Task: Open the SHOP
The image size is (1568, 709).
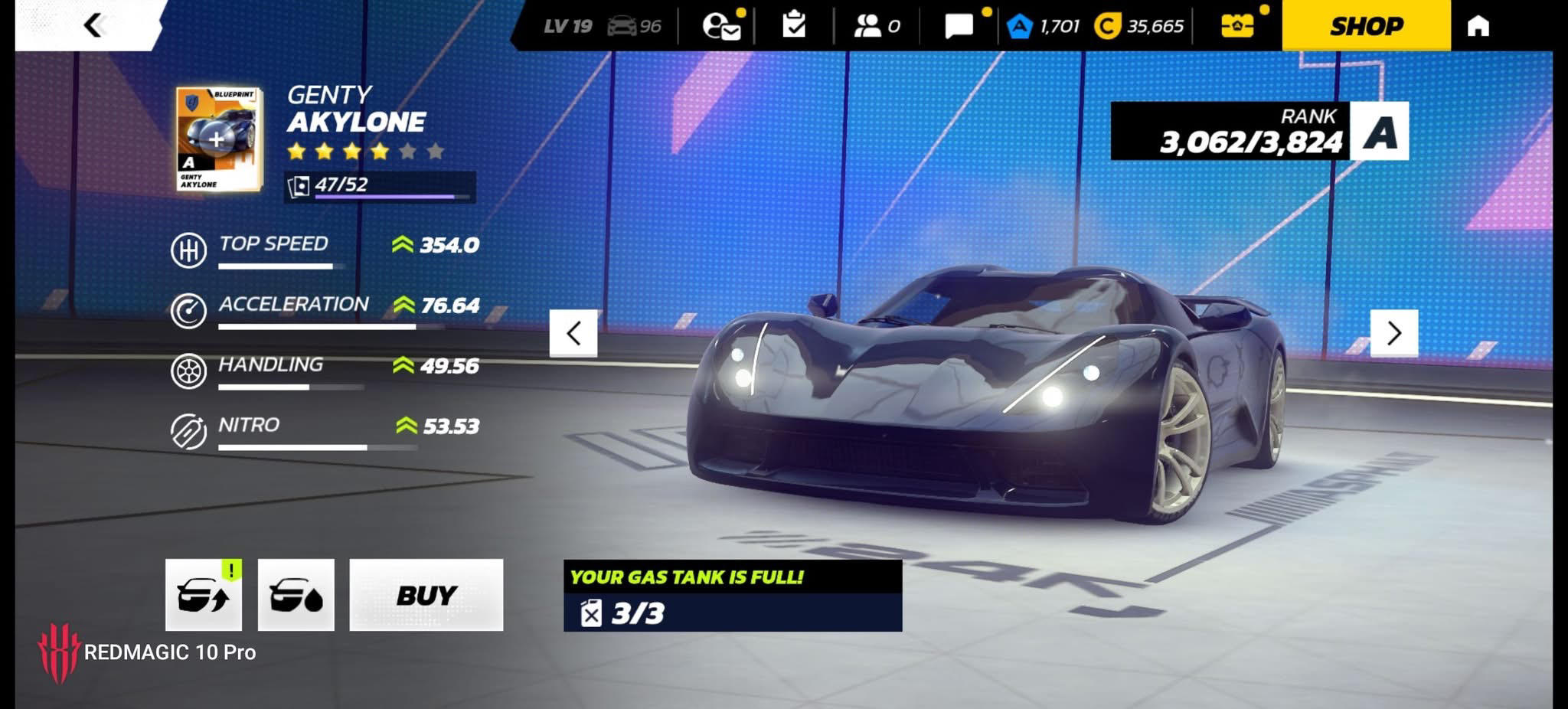Action: (x=1366, y=26)
